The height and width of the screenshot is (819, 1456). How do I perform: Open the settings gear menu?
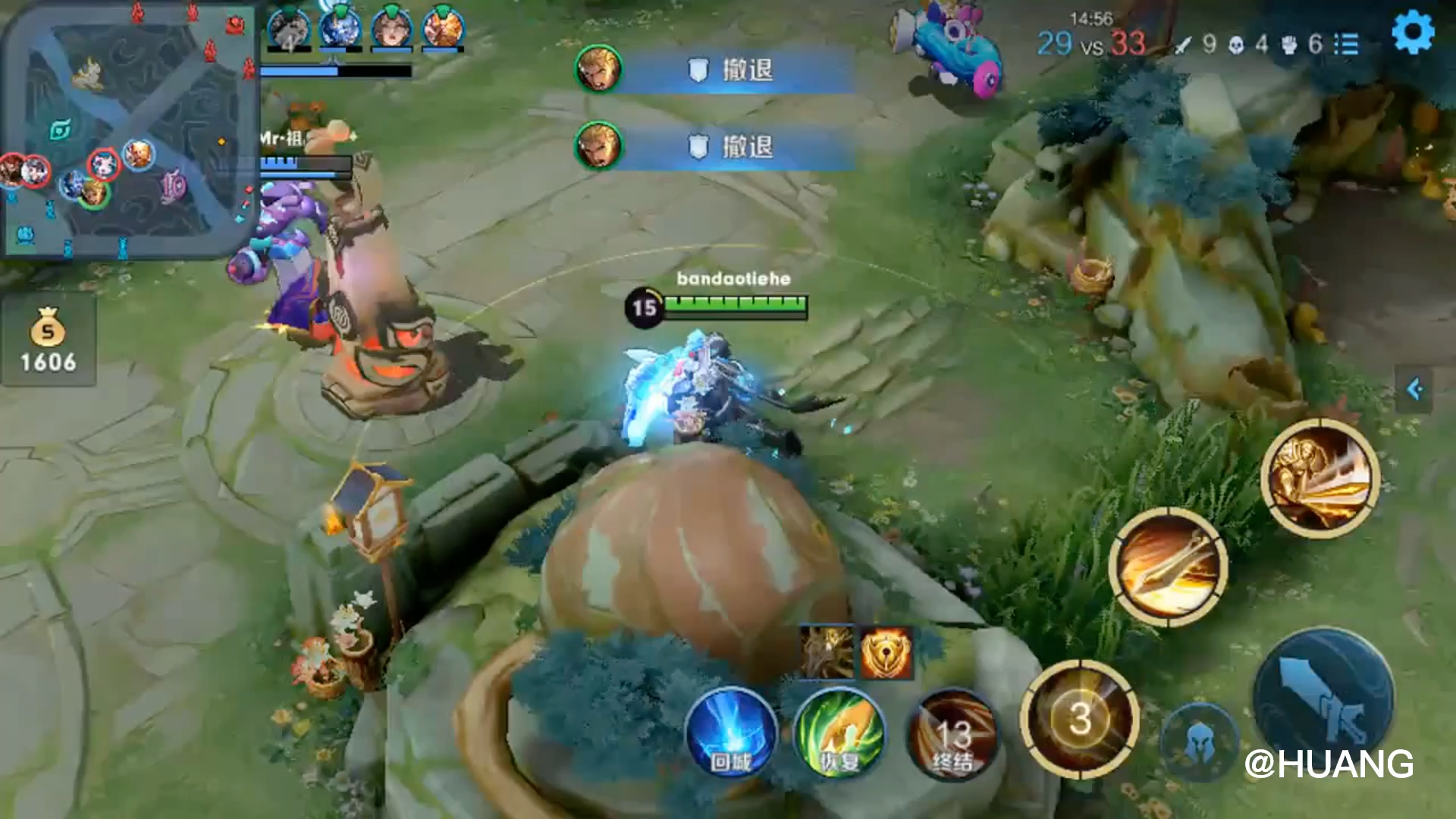pyautogui.click(x=1413, y=33)
